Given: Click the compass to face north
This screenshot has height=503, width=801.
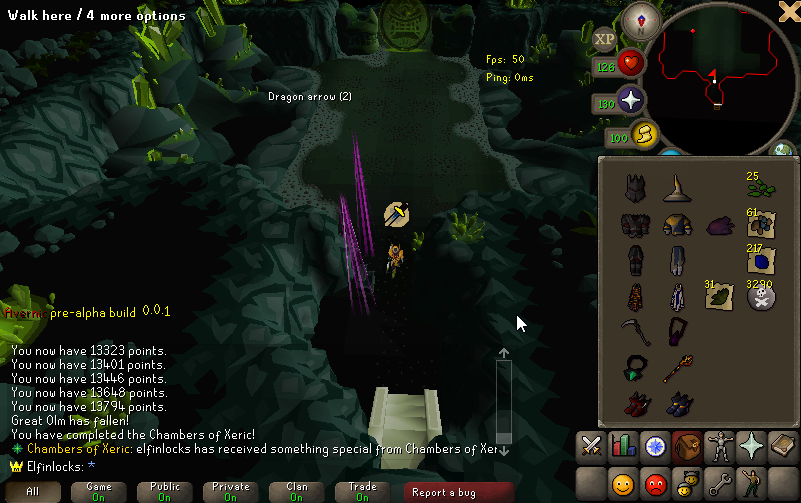Looking at the screenshot, I should pos(640,19).
